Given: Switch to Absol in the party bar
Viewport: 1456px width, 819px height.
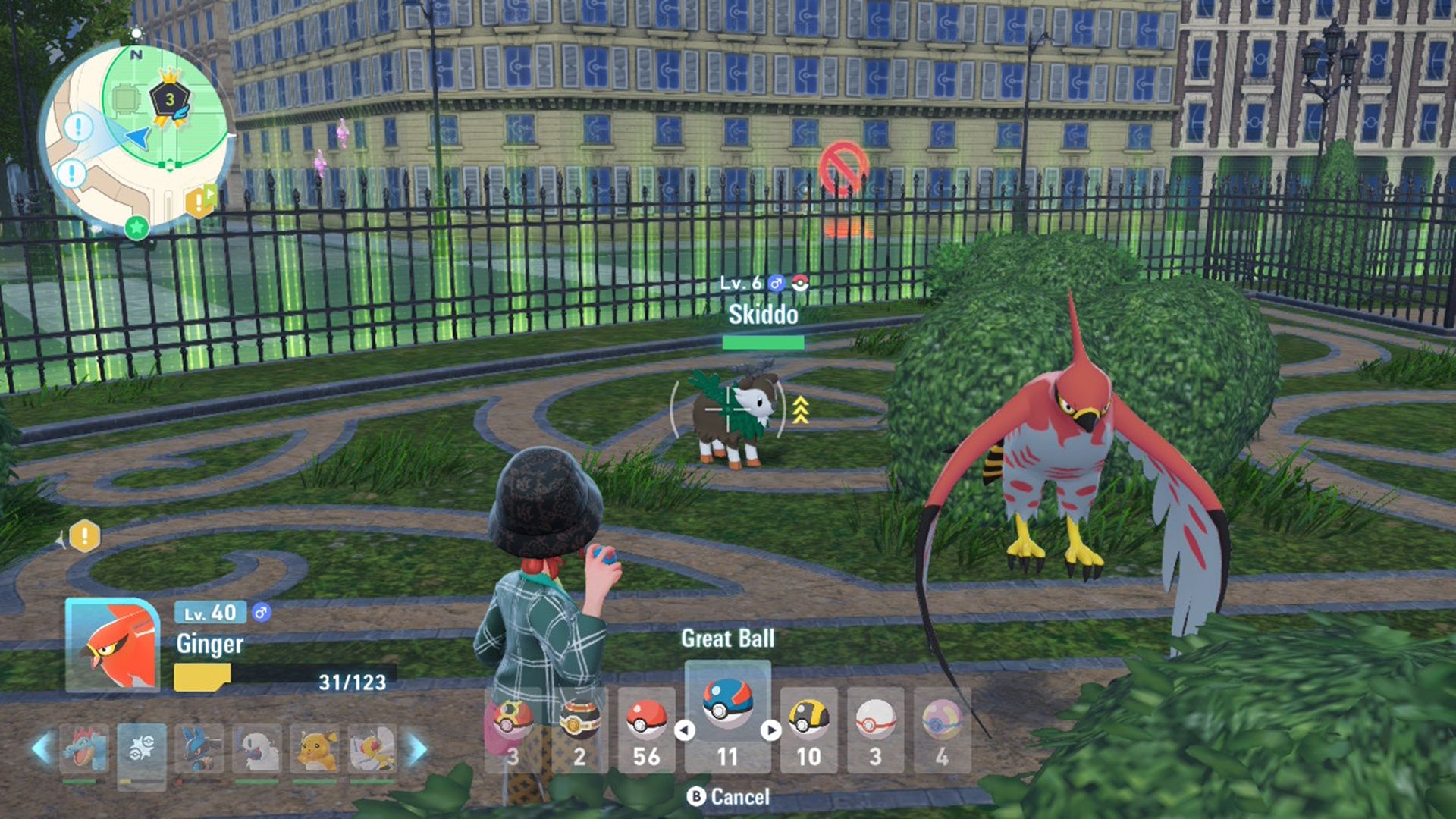Looking at the screenshot, I should pos(256,750).
